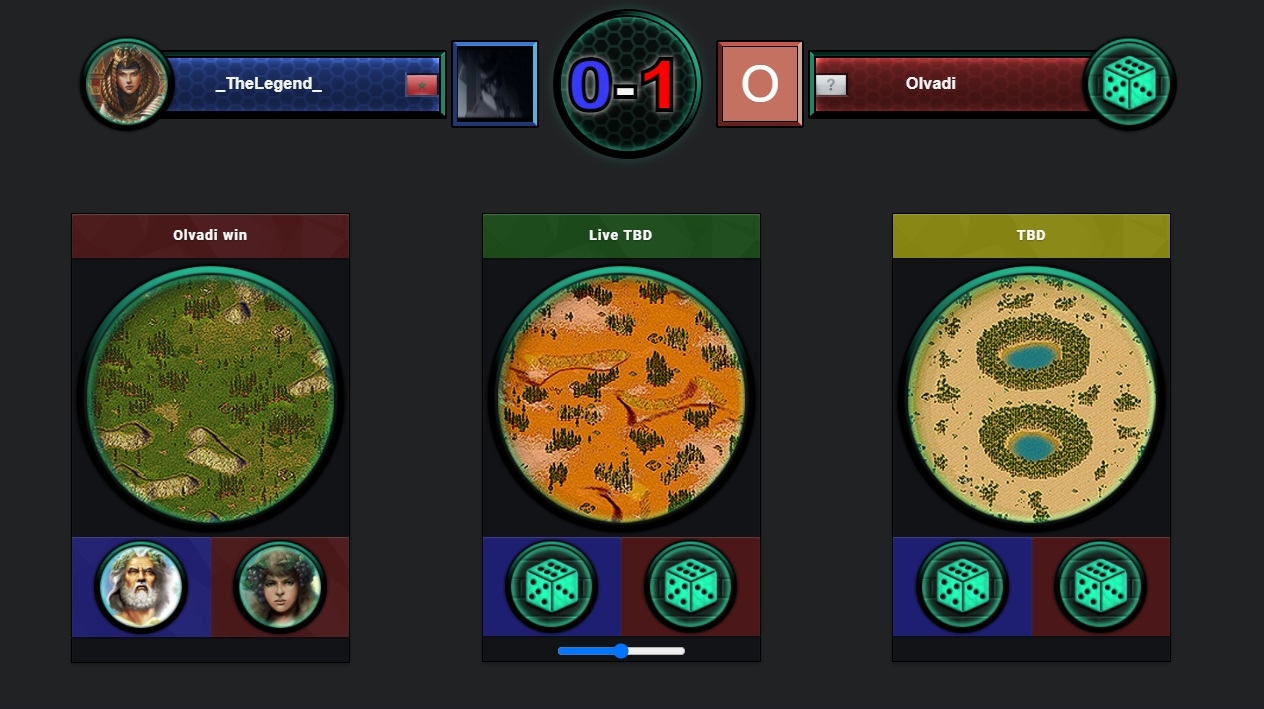Viewport: 1264px width, 709px height.
Task: Select the twin-oasis map thumbnail
Action: click(1031, 396)
